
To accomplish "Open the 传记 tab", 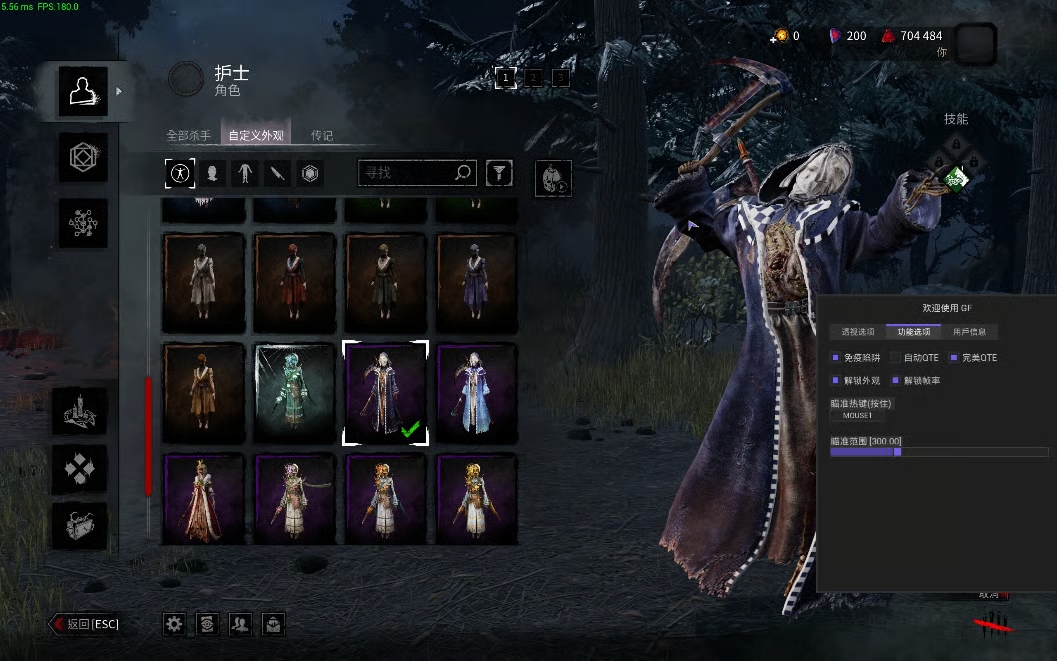I will coord(322,136).
